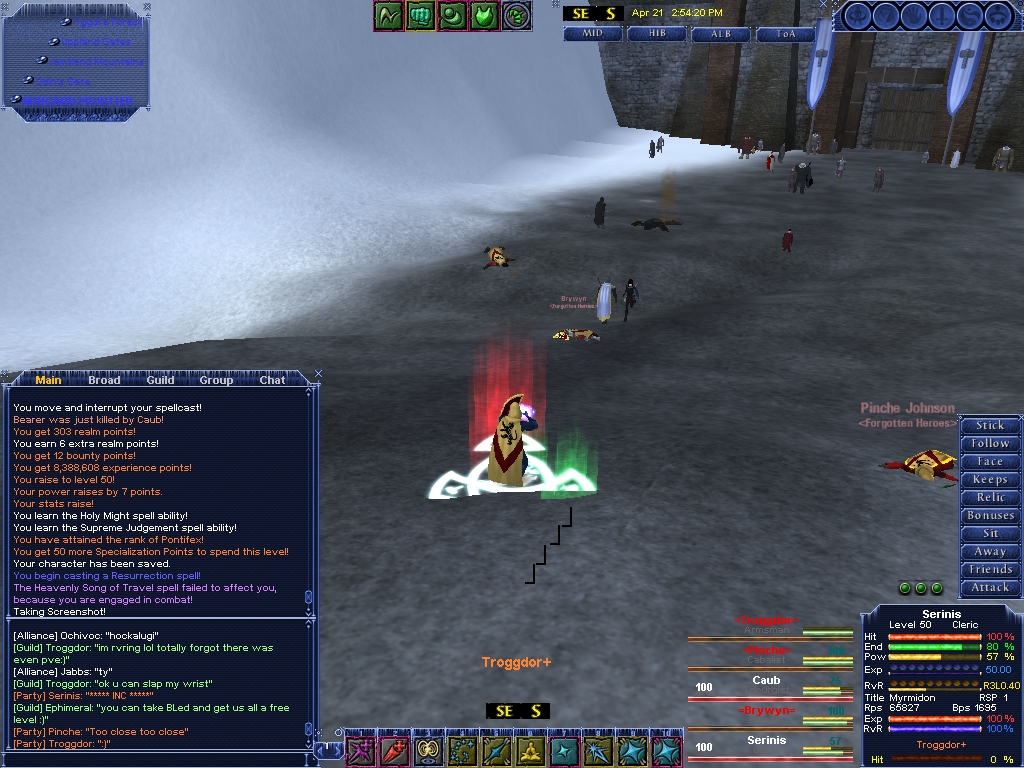Image resolution: width=1024 pixels, height=768 pixels.
Task: Open the Guild chat tab
Action: pyautogui.click(x=160, y=380)
